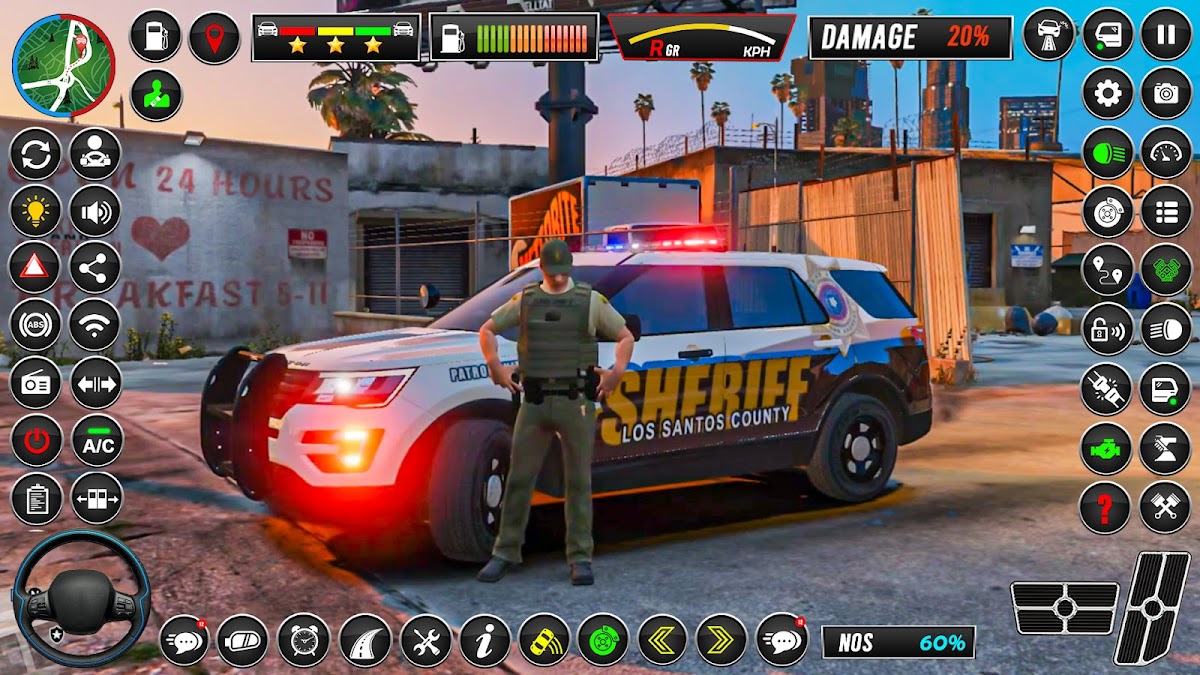Tap the yellow light bulb icon
The image size is (1200, 675).
point(35,210)
